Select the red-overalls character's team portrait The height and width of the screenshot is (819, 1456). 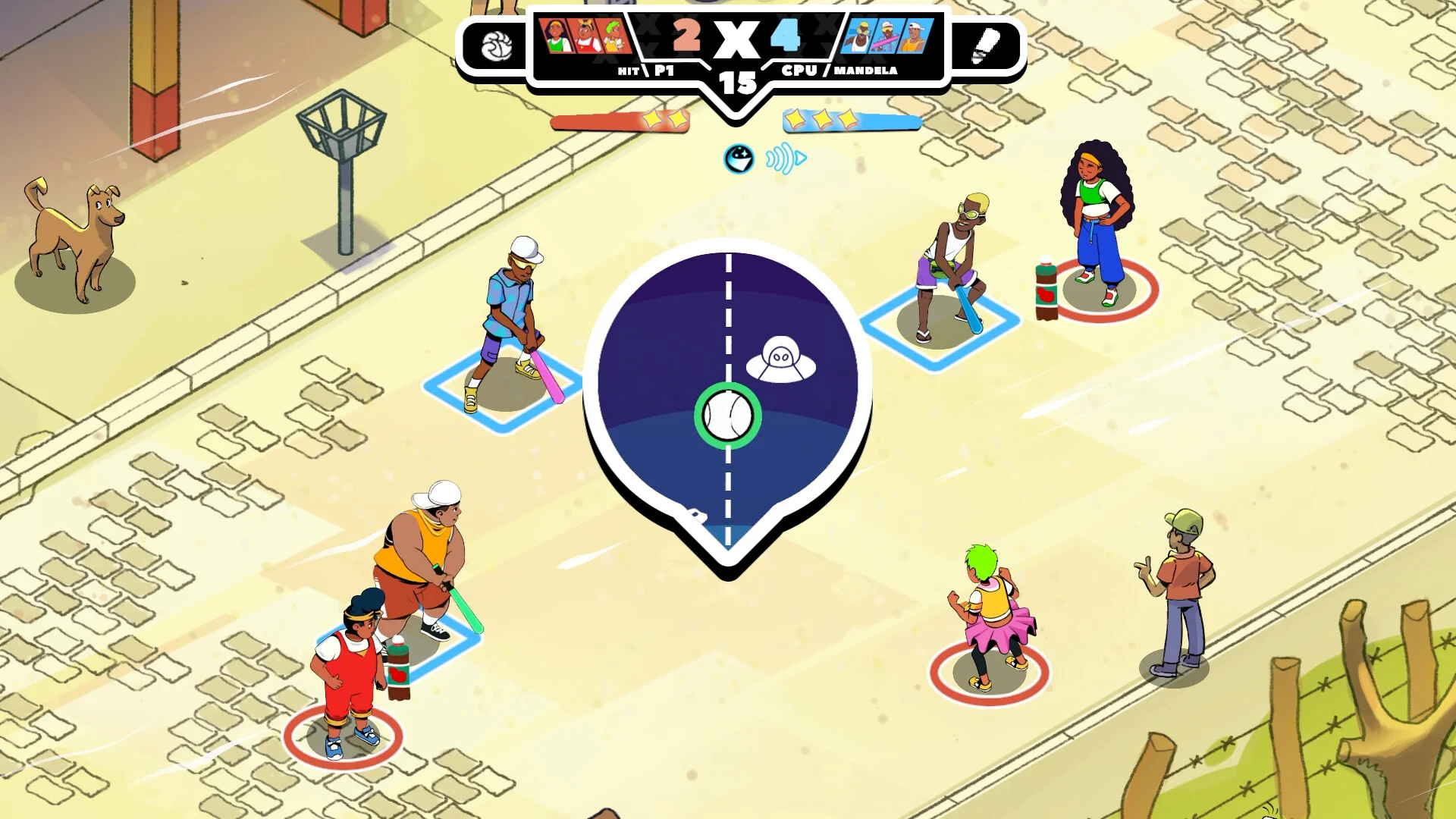click(x=586, y=36)
